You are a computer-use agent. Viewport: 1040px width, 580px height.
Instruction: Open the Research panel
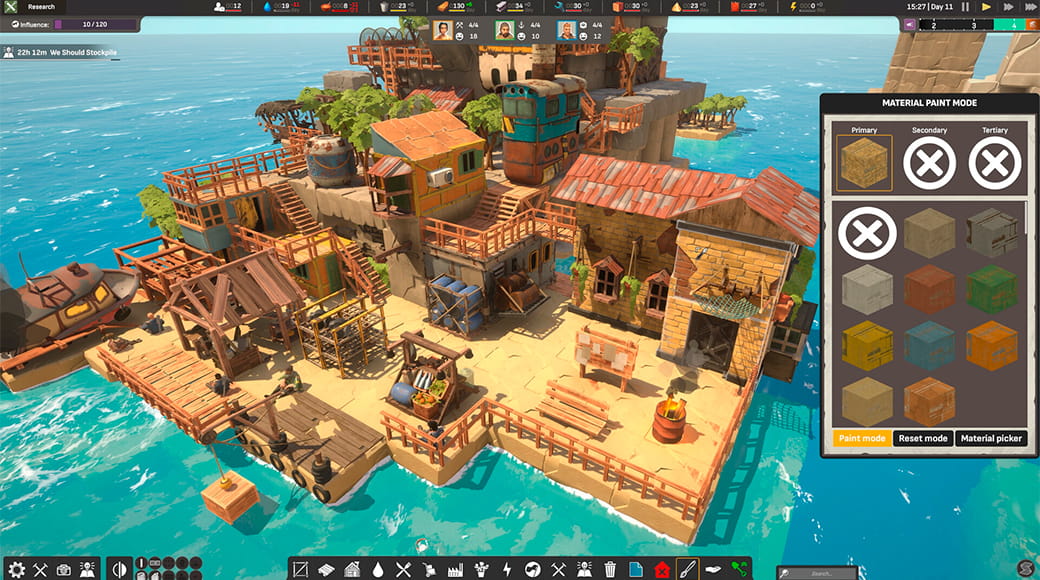point(41,7)
